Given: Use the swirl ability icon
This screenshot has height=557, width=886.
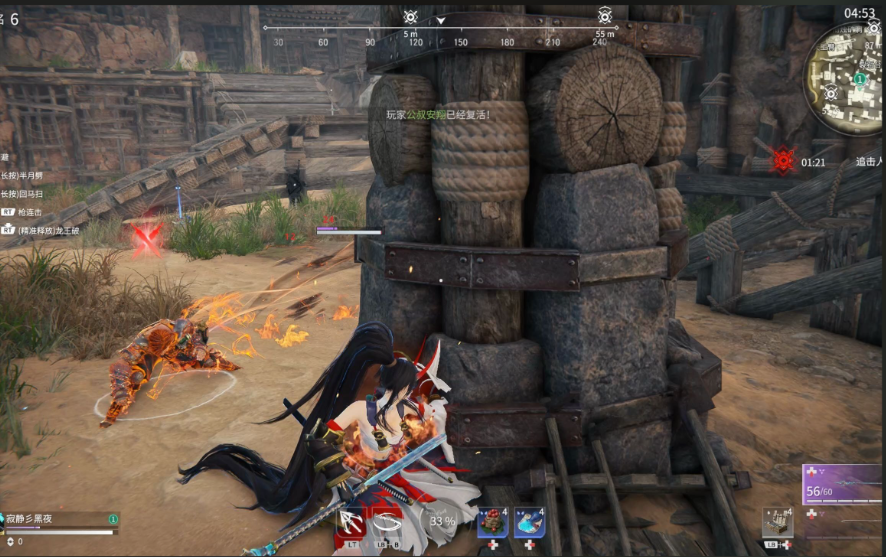Looking at the screenshot, I should click(389, 520).
